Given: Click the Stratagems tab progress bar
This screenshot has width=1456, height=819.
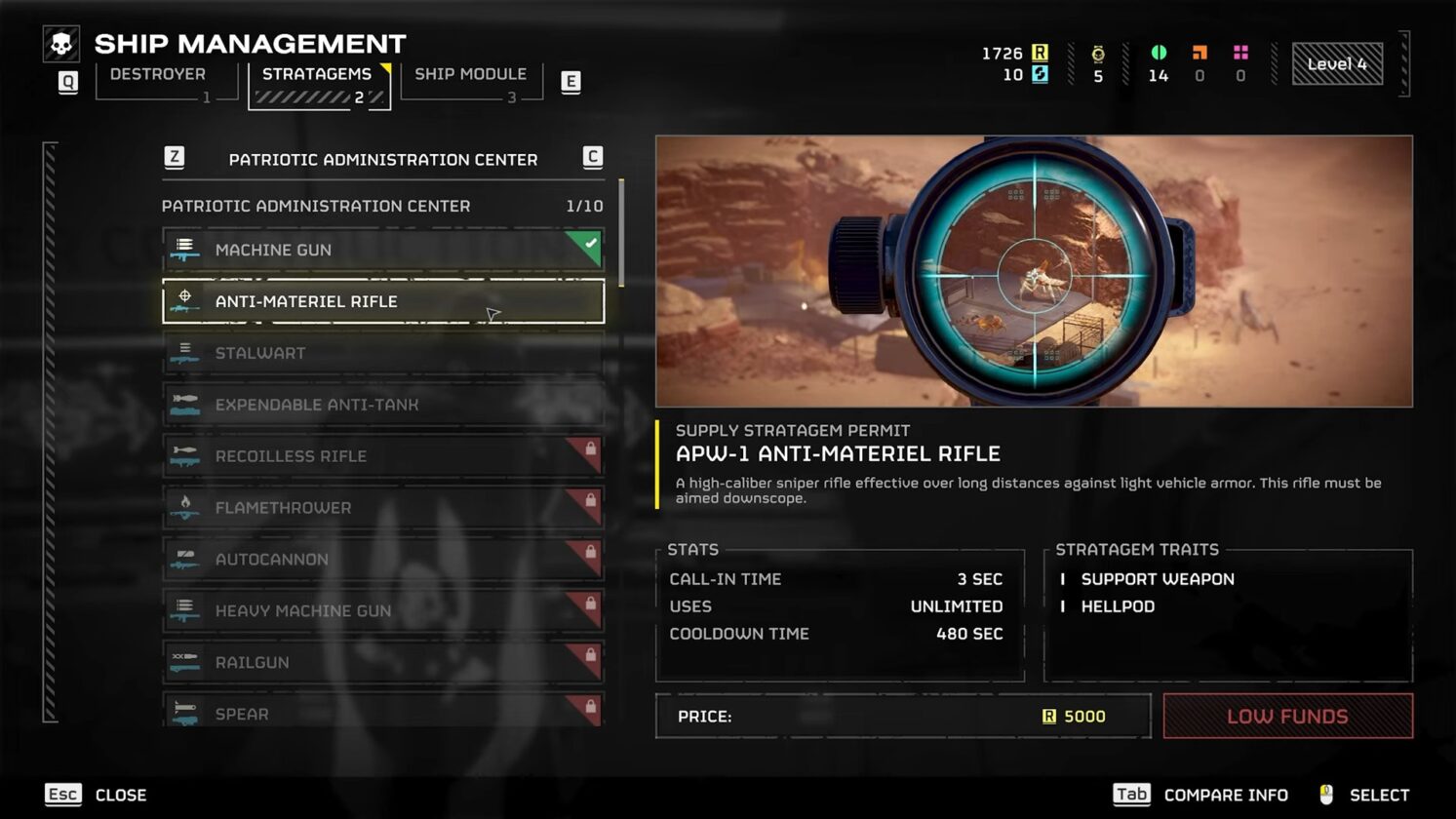Looking at the screenshot, I should [x=312, y=96].
